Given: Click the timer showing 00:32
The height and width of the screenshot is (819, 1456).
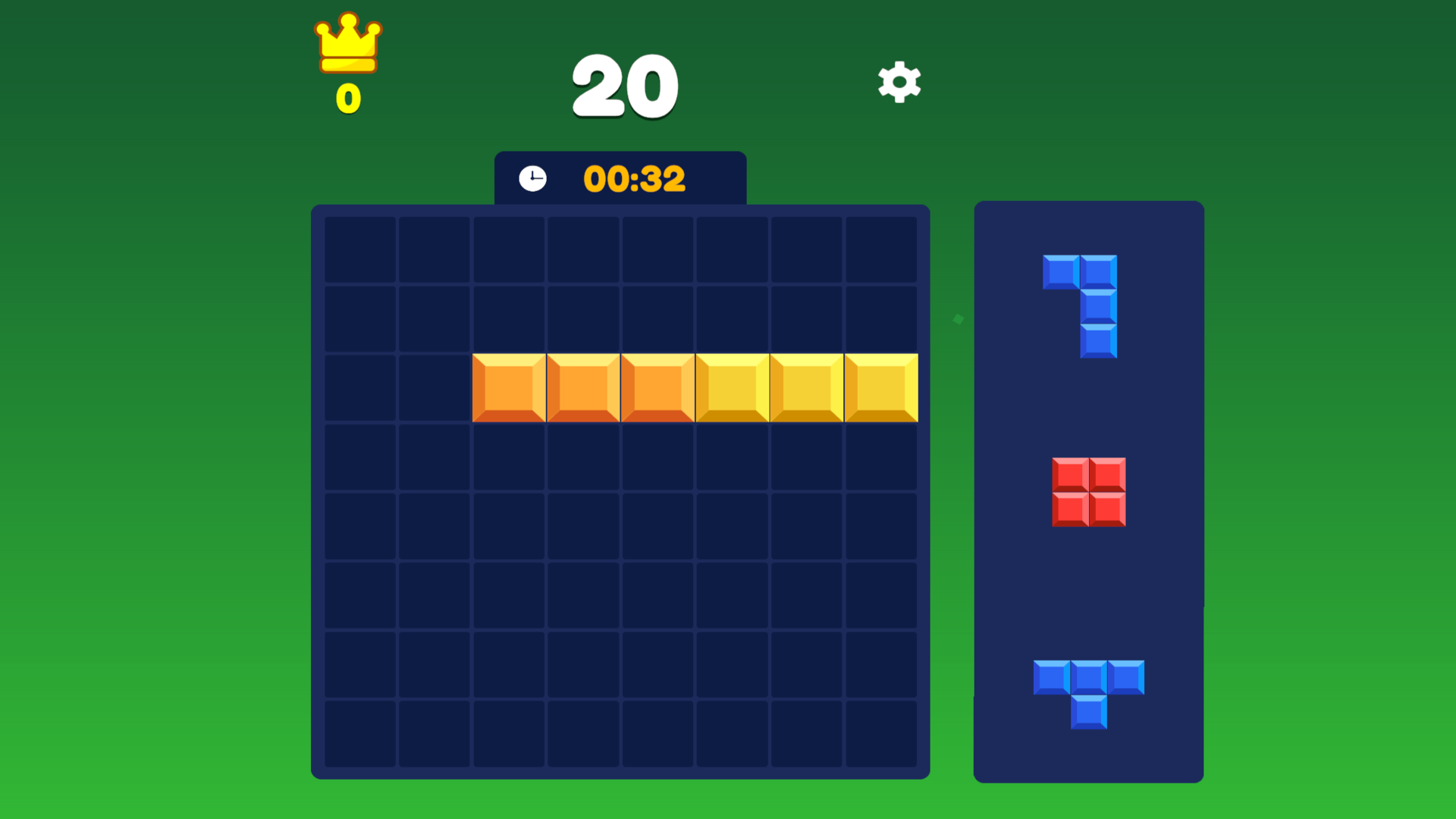Looking at the screenshot, I should 635,179.
